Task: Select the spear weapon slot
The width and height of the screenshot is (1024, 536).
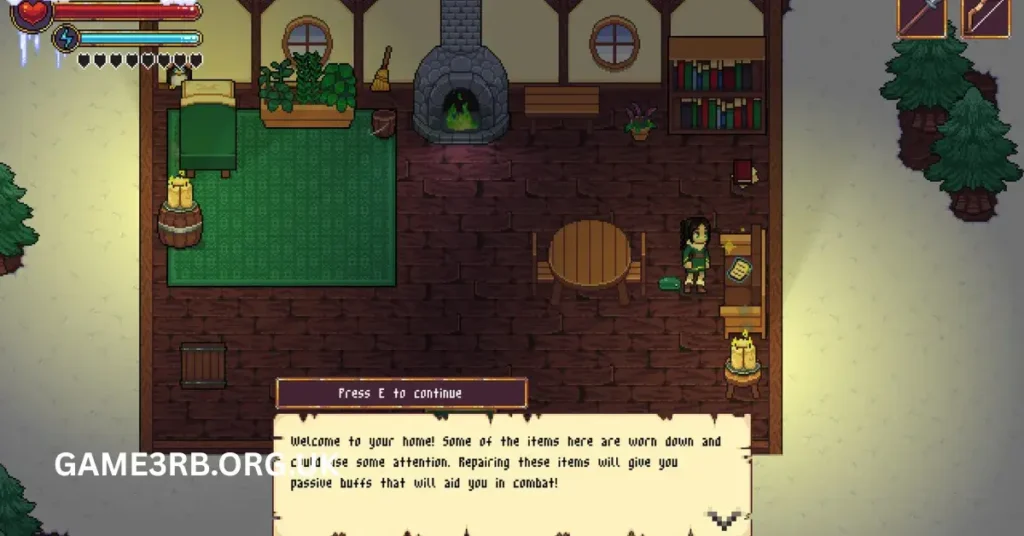Action: (x=921, y=16)
